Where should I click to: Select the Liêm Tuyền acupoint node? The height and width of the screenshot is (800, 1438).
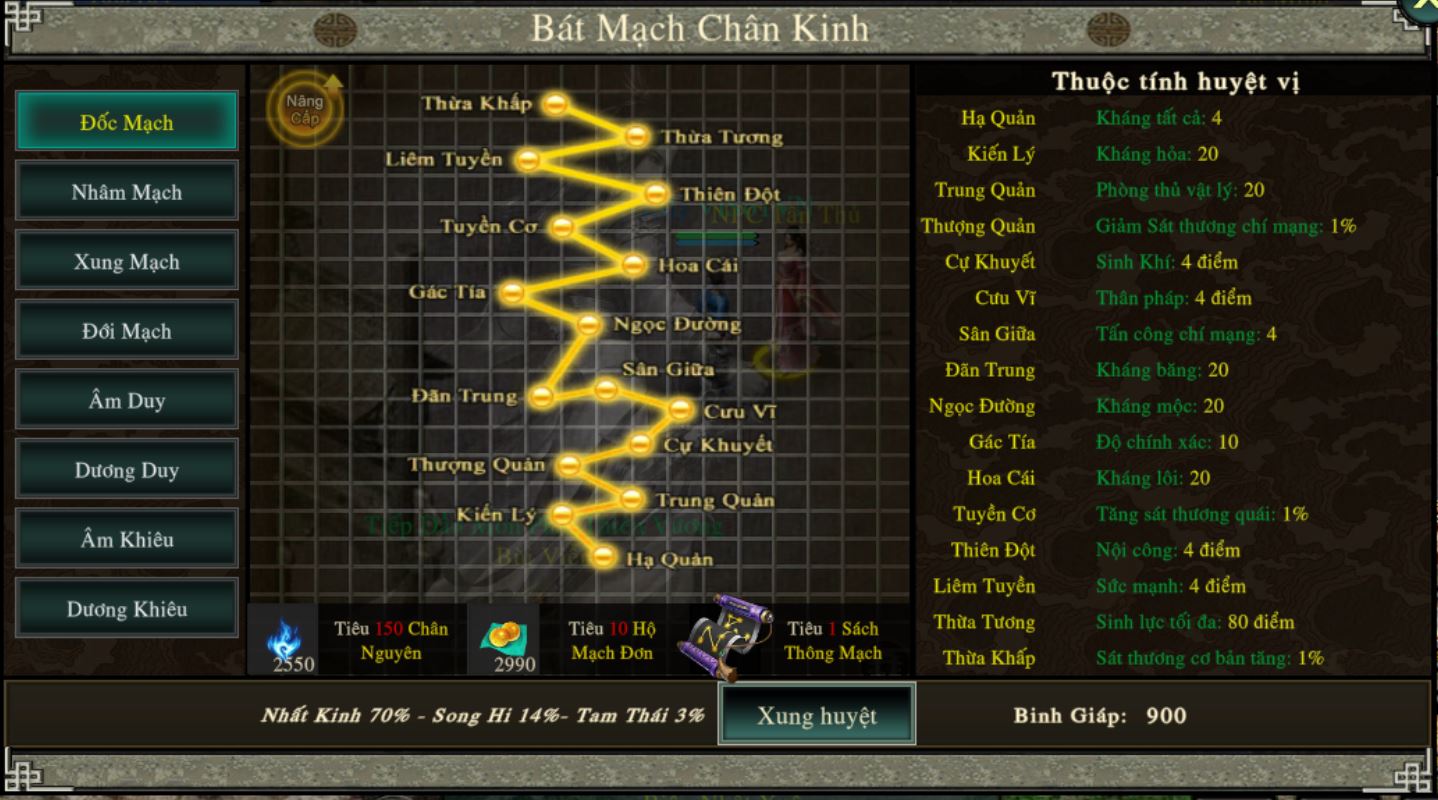(x=528, y=159)
